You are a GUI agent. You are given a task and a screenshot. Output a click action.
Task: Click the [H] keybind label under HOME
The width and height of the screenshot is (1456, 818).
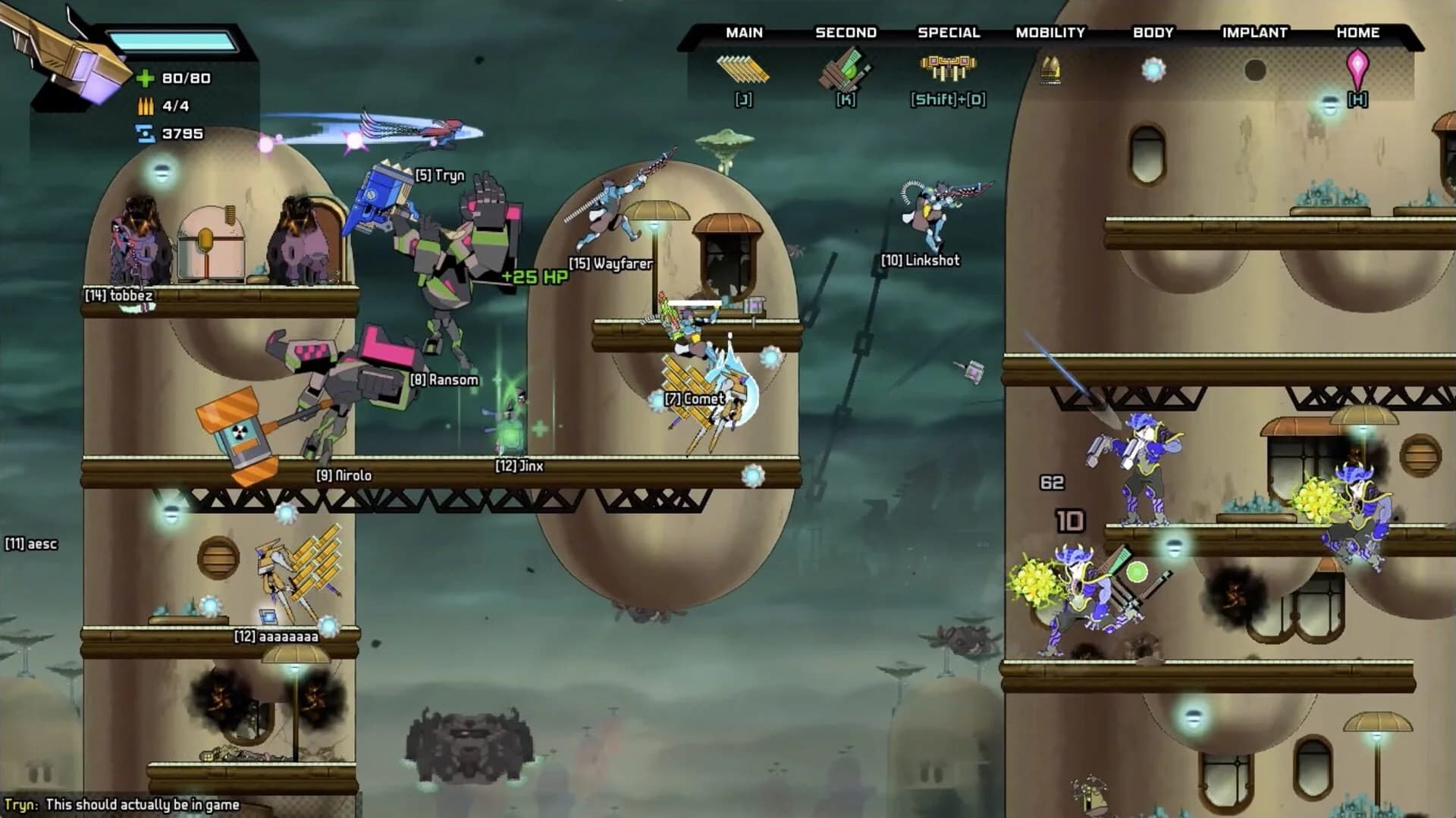1357,99
